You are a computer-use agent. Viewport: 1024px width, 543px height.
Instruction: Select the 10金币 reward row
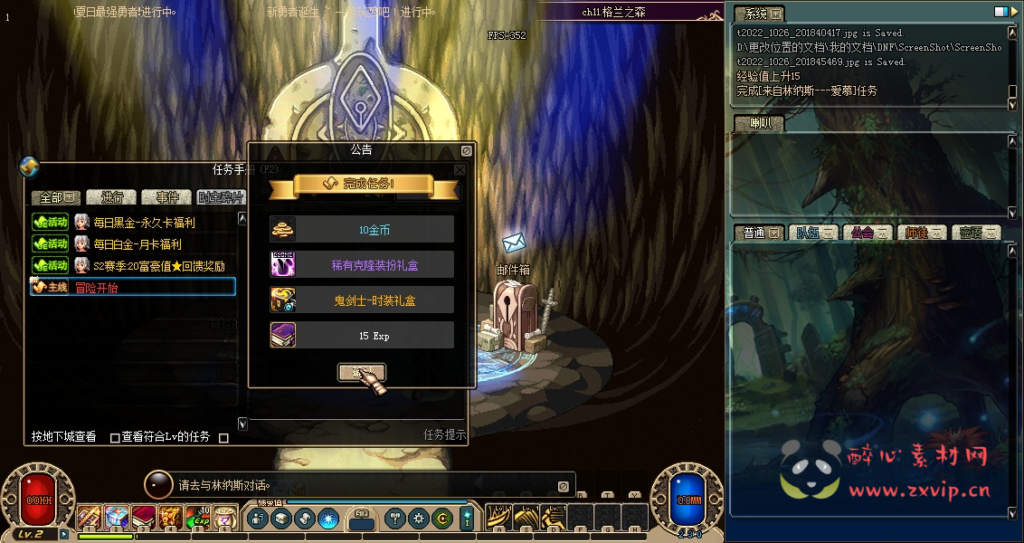point(361,229)
